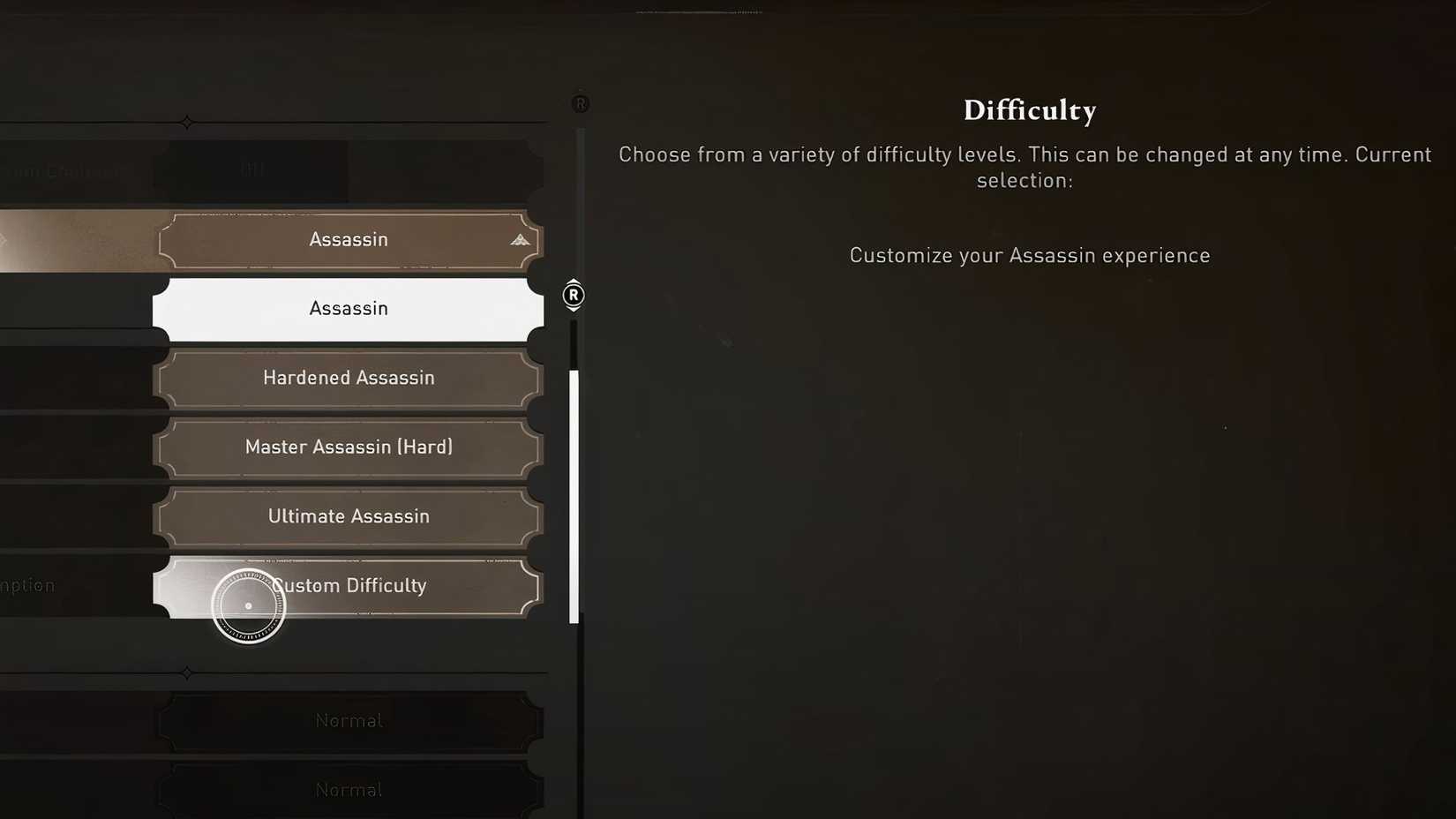Image resolution: width=1456 pixels, height=819 pixels.
Task: Click the small R icon above the scrollbar
Action: (580, 102)
